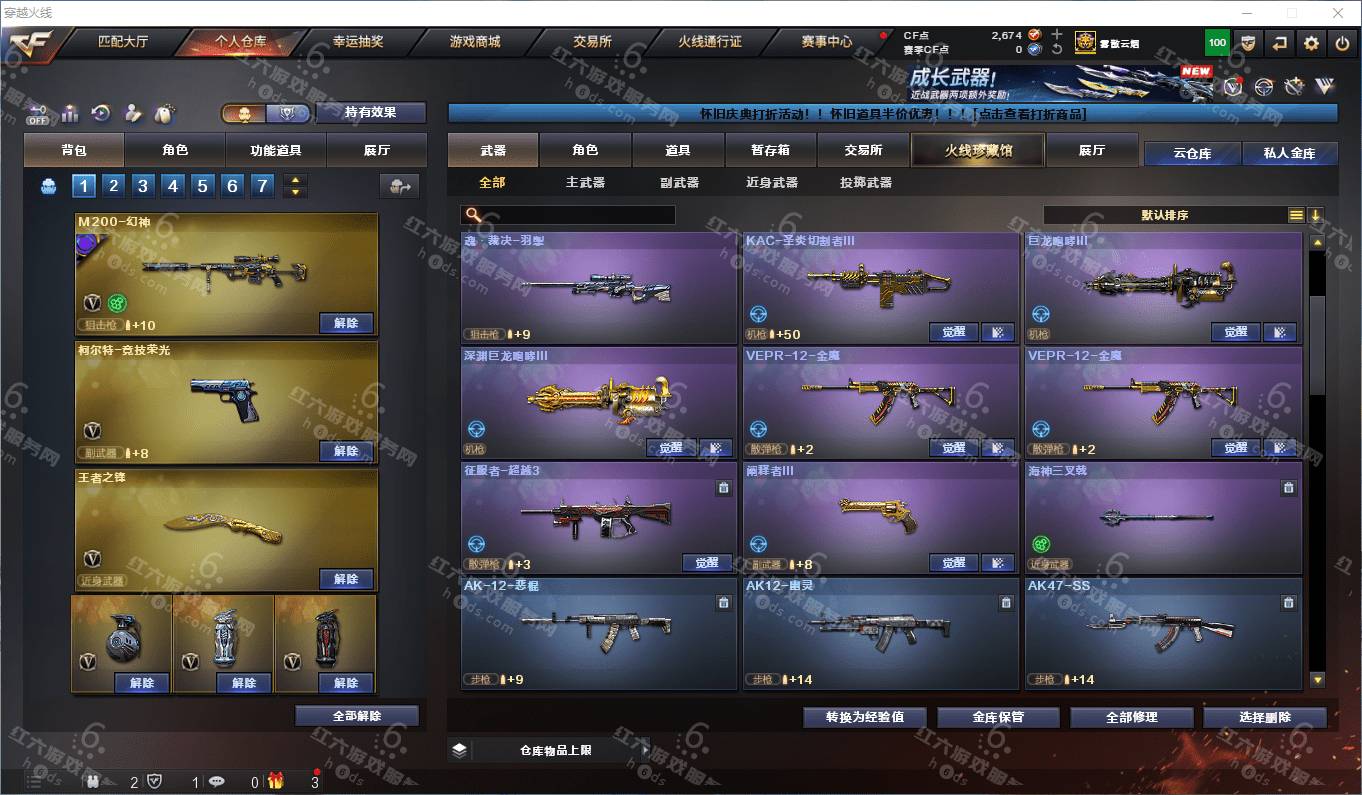This screenshot has width=1362, height=795.
Task: Open the 云仓库 cloud warehouse
Action: 1192,153
